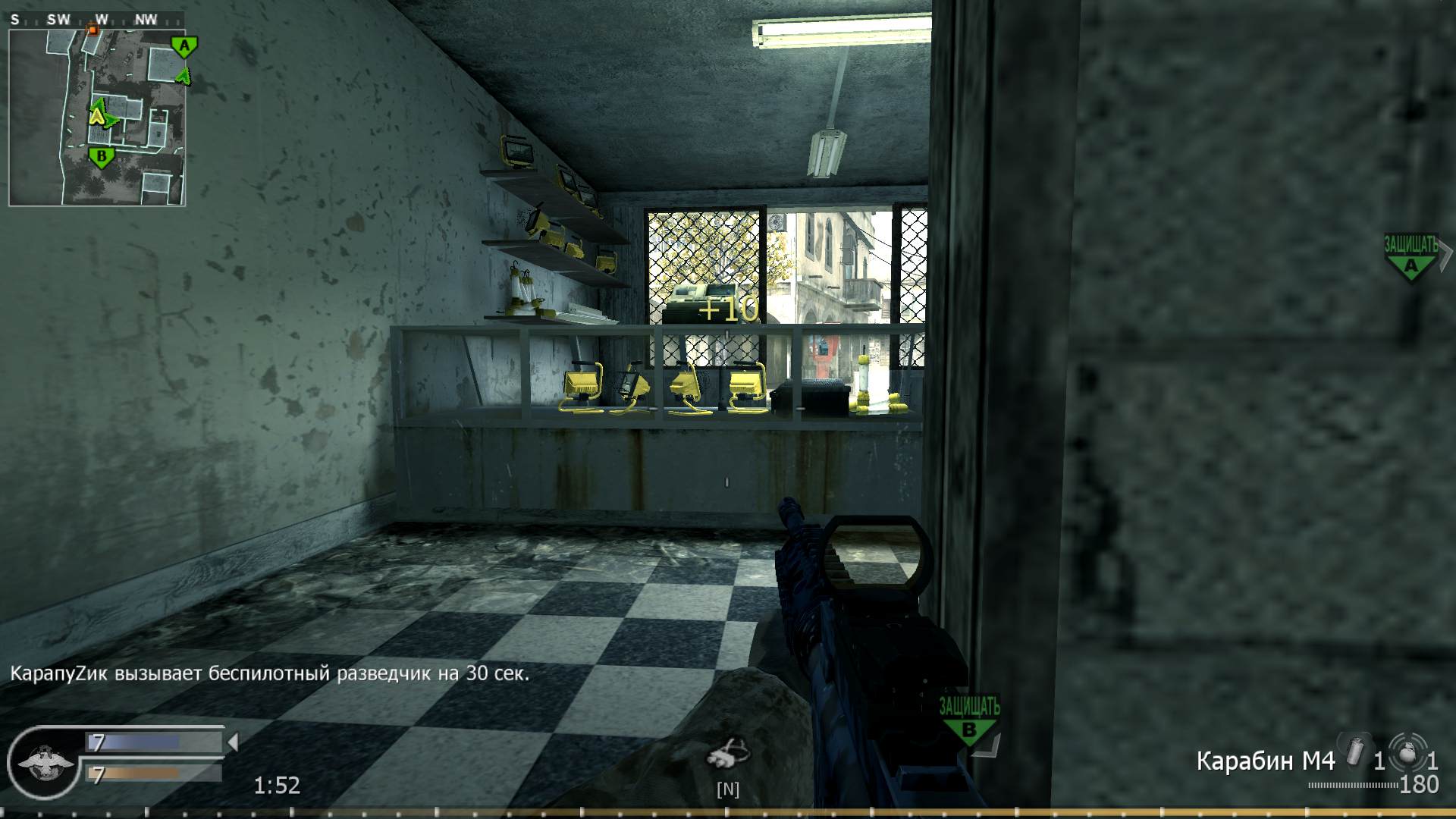Click the green A marker on the minimap
Image resolution: width=1456 pixels, height=819 pixels.
tap(184, 46)
